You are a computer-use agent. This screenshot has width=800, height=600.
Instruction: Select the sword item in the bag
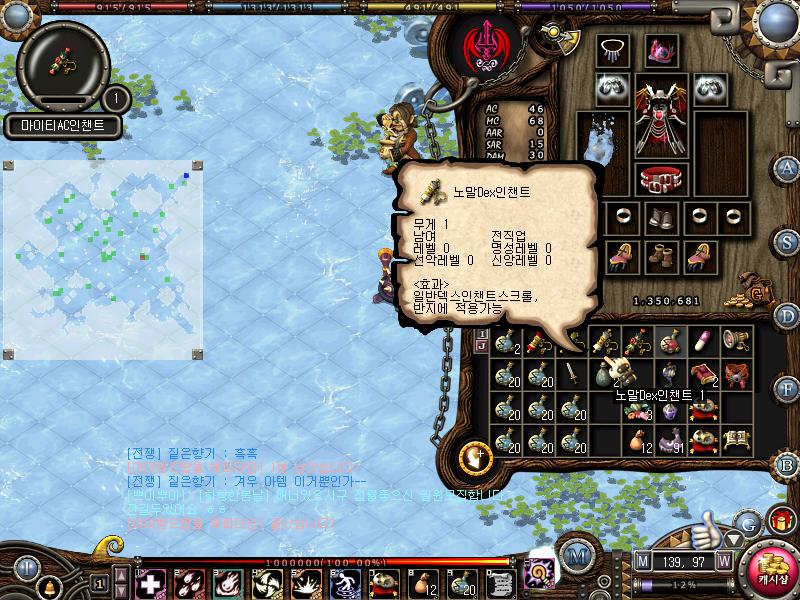(x=572, y=374)
